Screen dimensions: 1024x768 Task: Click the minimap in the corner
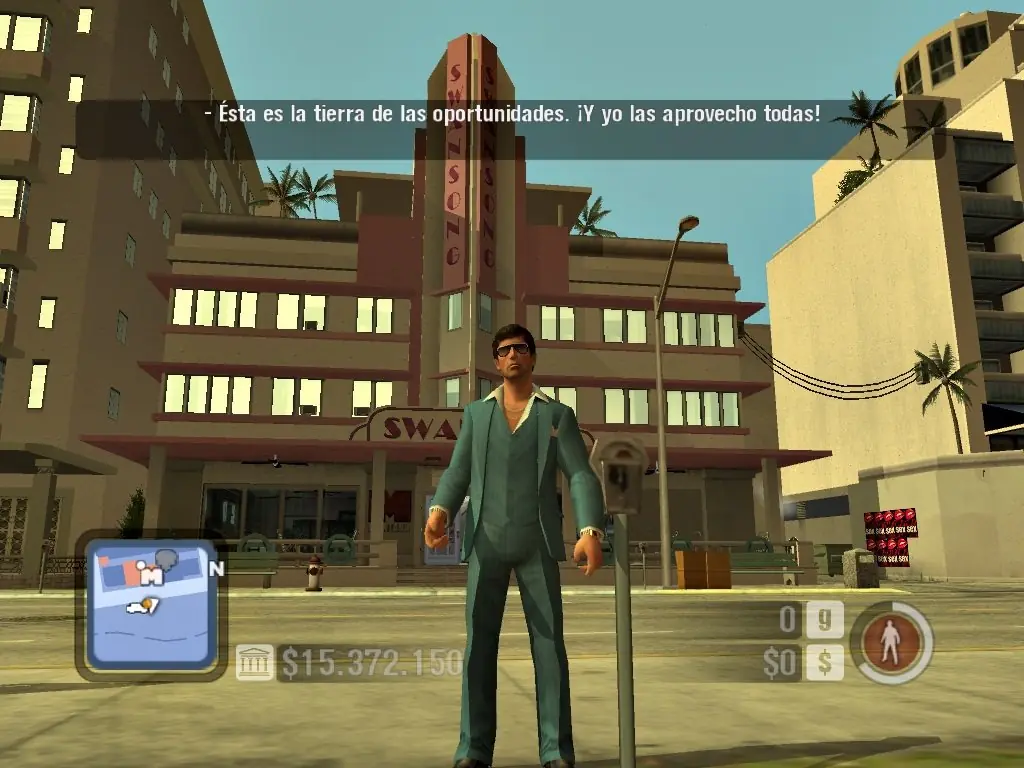tap(150, 606)
